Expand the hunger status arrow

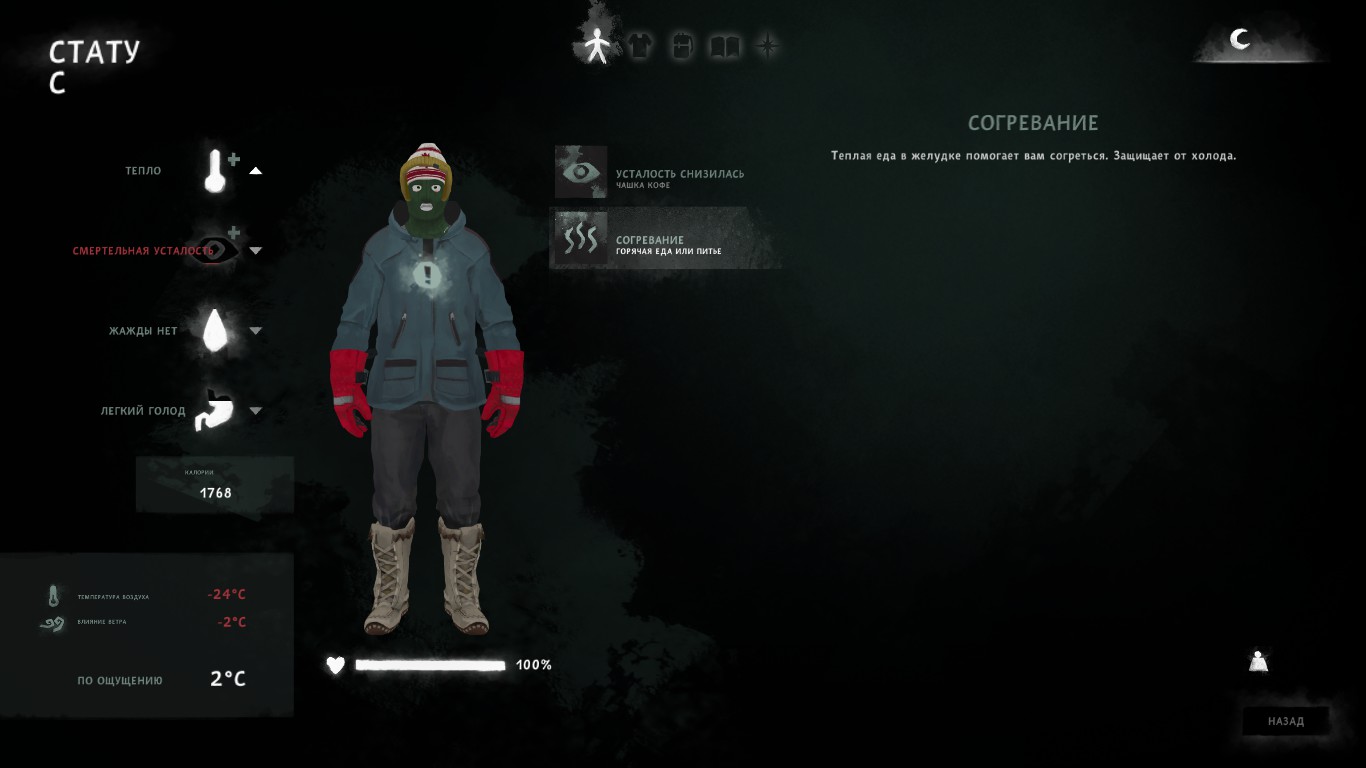256,410
